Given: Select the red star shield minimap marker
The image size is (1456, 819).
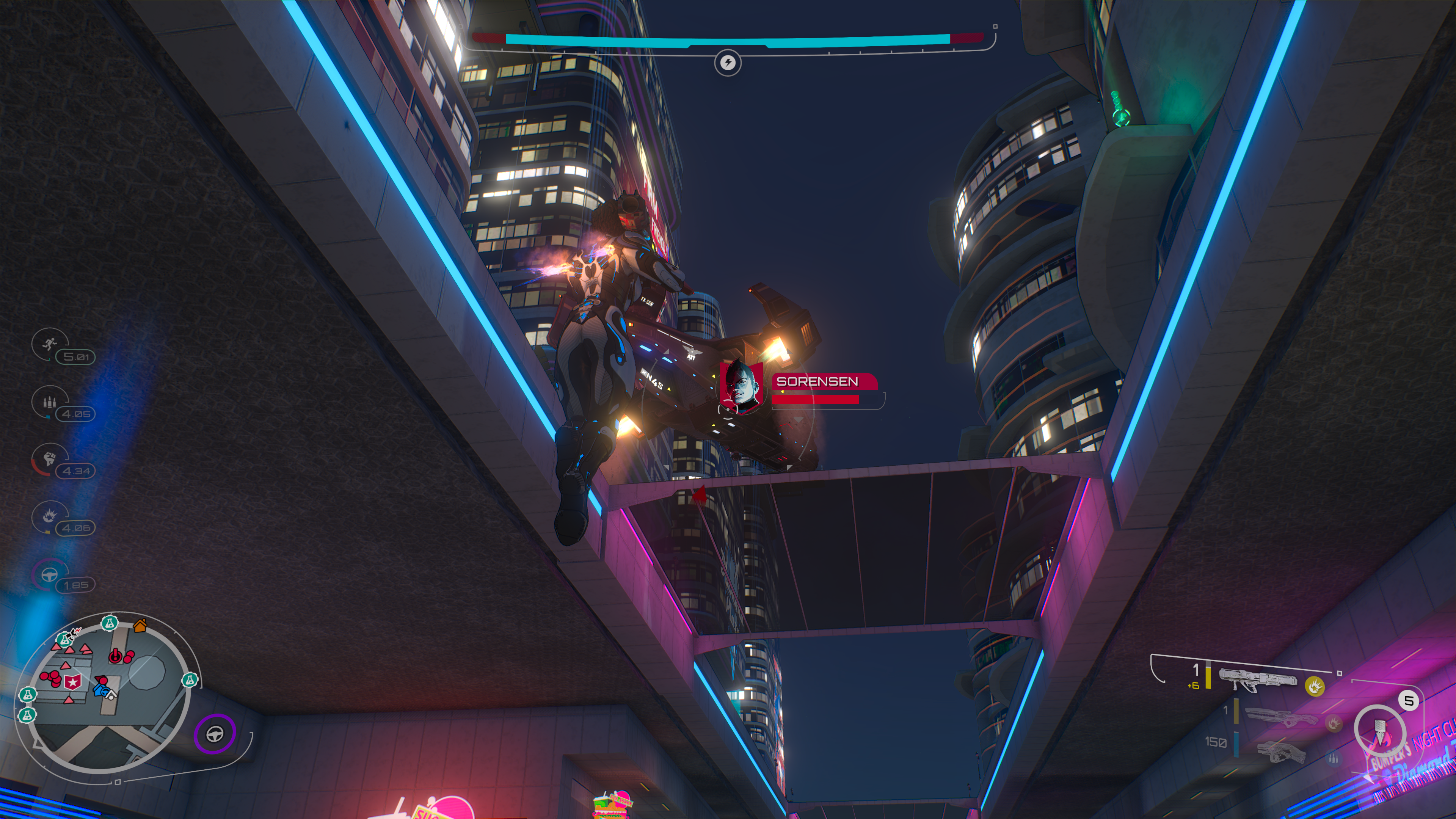Looking at the screenshot, I should [73, 683].
